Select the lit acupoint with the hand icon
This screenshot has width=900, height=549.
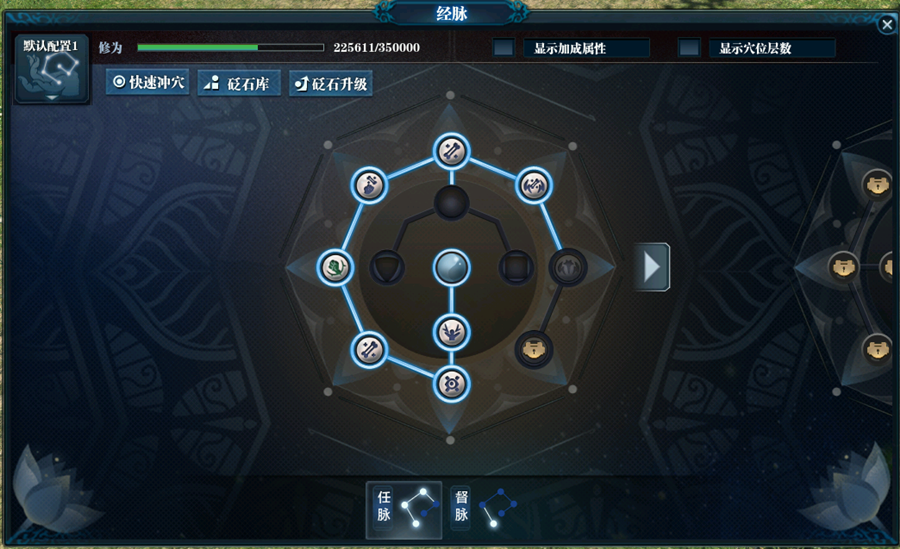pos(369,184)
